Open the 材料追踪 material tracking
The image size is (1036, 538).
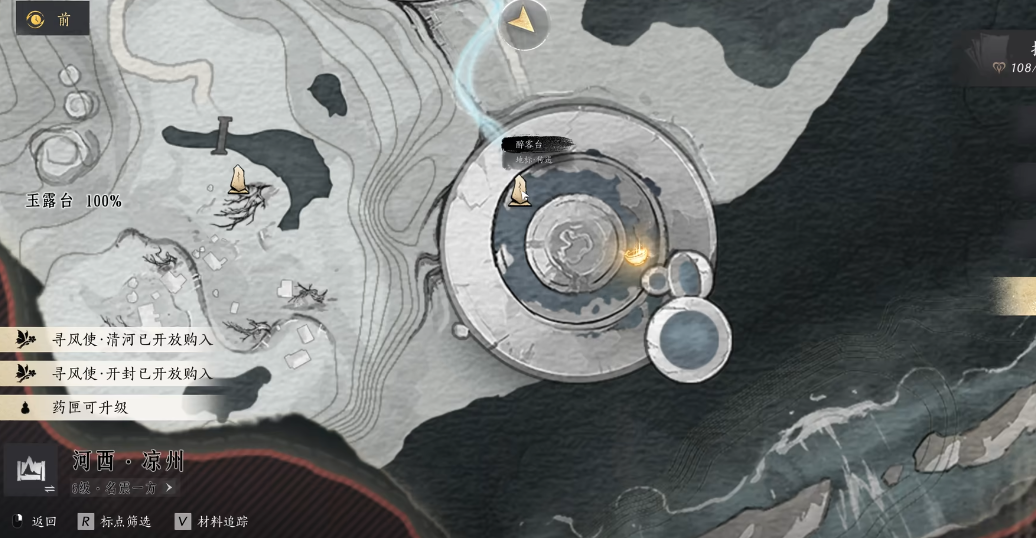click(x=211, y=521)
